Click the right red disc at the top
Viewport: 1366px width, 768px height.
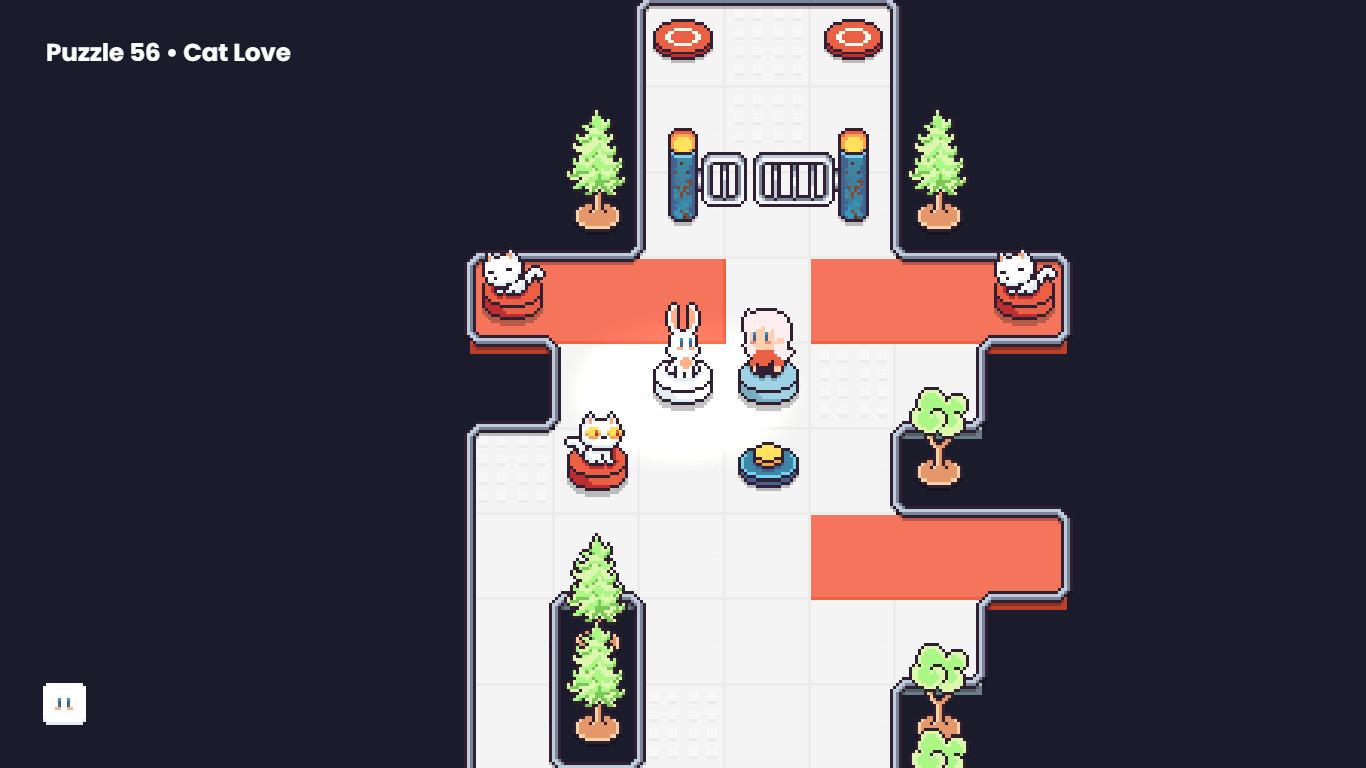point(851,36)
